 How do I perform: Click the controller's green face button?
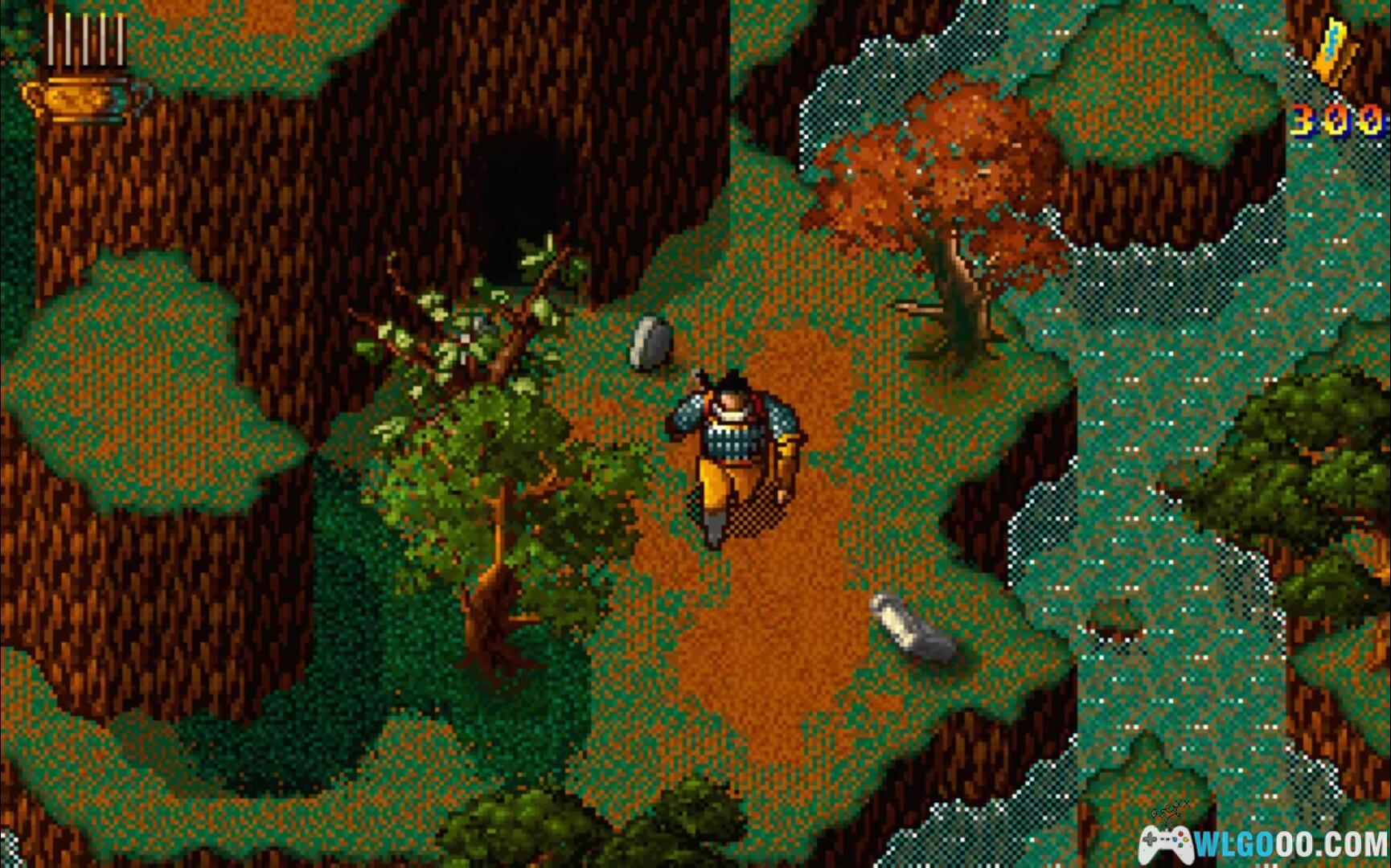coord(1181,845)
